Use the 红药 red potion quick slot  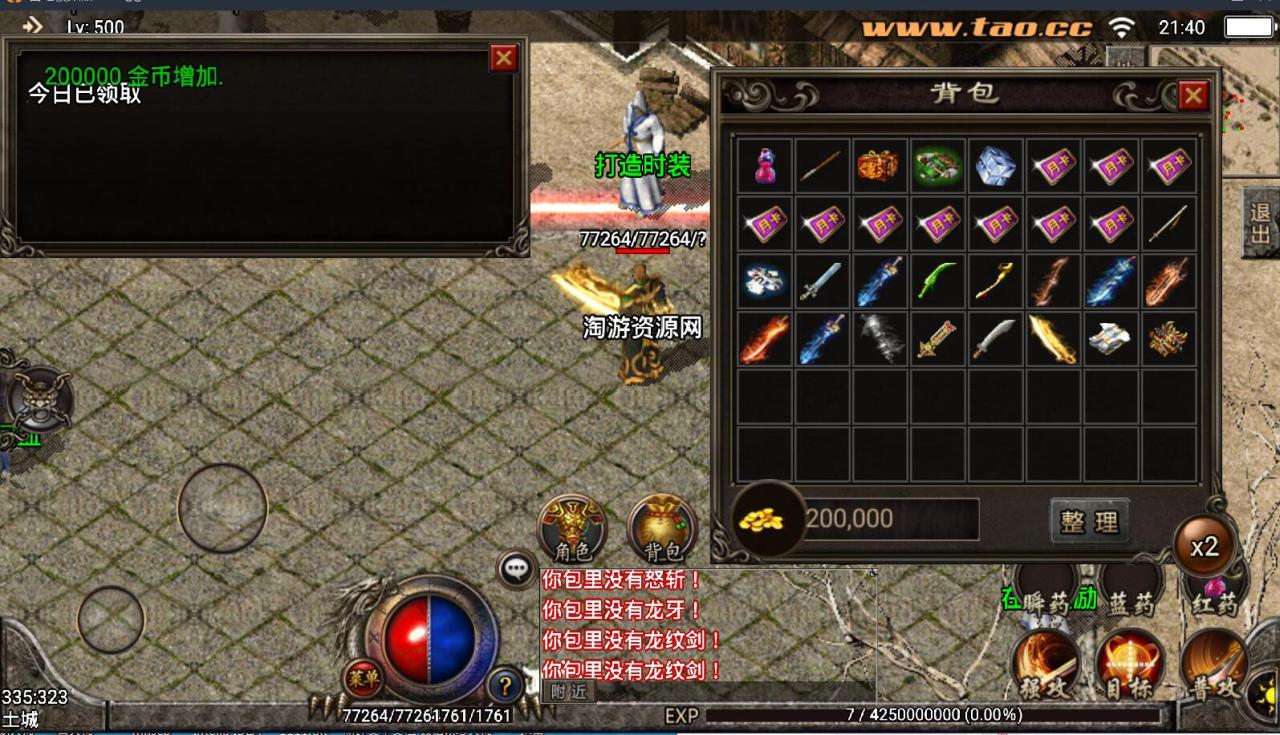1215,590
